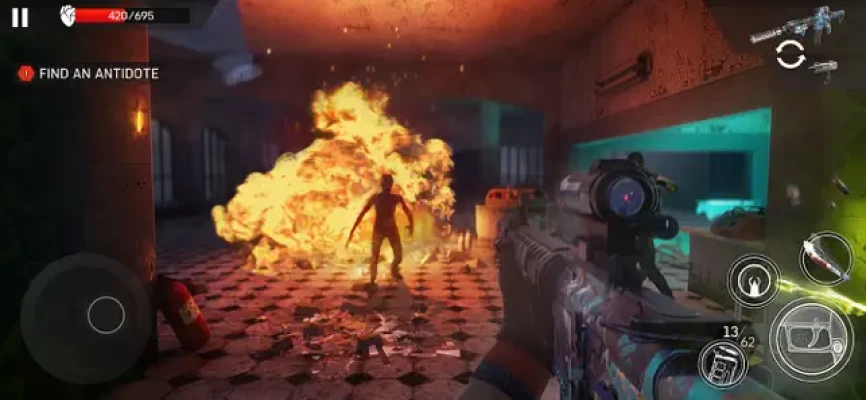Activate the round bullet ability button
Screen dimensions: 866x400
click(752, 280)
